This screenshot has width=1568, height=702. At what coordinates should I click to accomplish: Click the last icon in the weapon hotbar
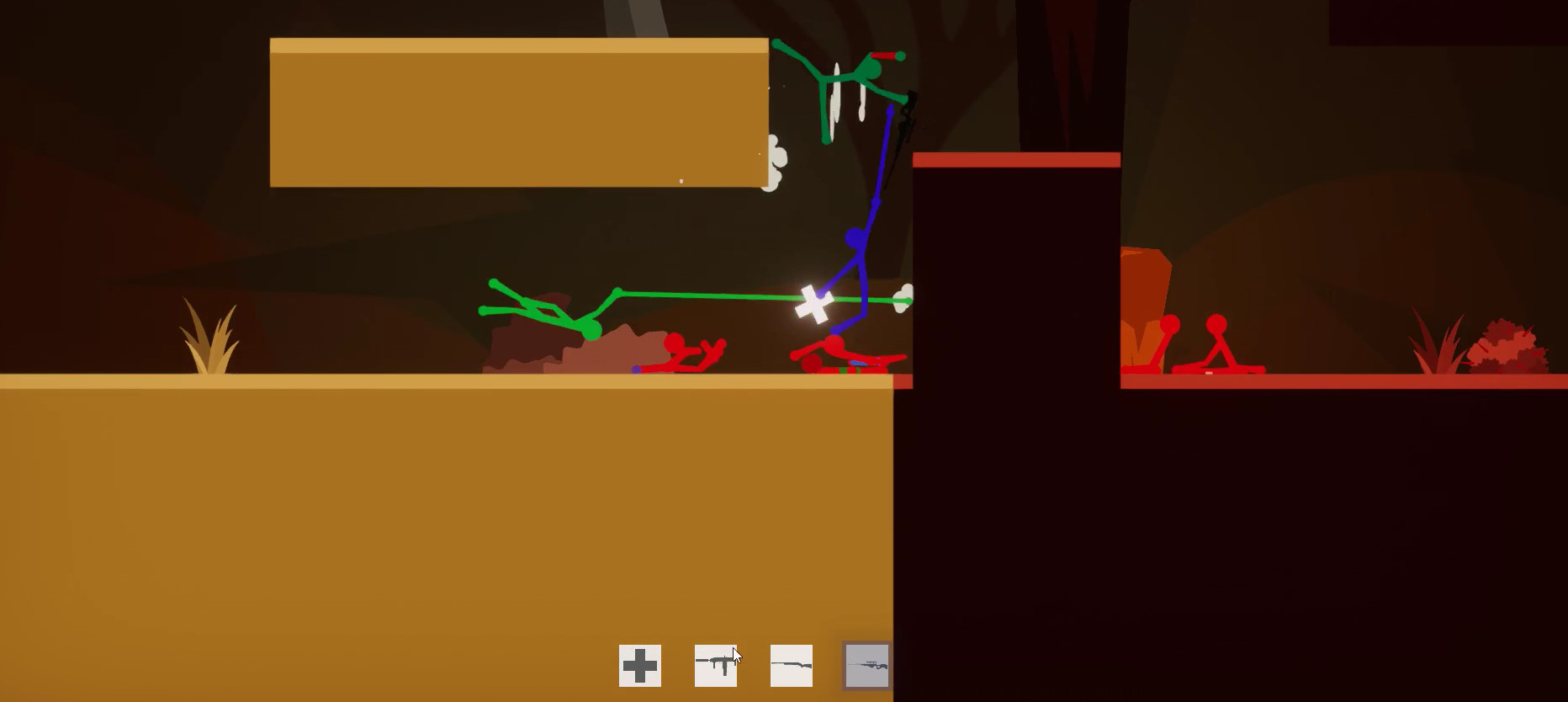coord(866,665)
